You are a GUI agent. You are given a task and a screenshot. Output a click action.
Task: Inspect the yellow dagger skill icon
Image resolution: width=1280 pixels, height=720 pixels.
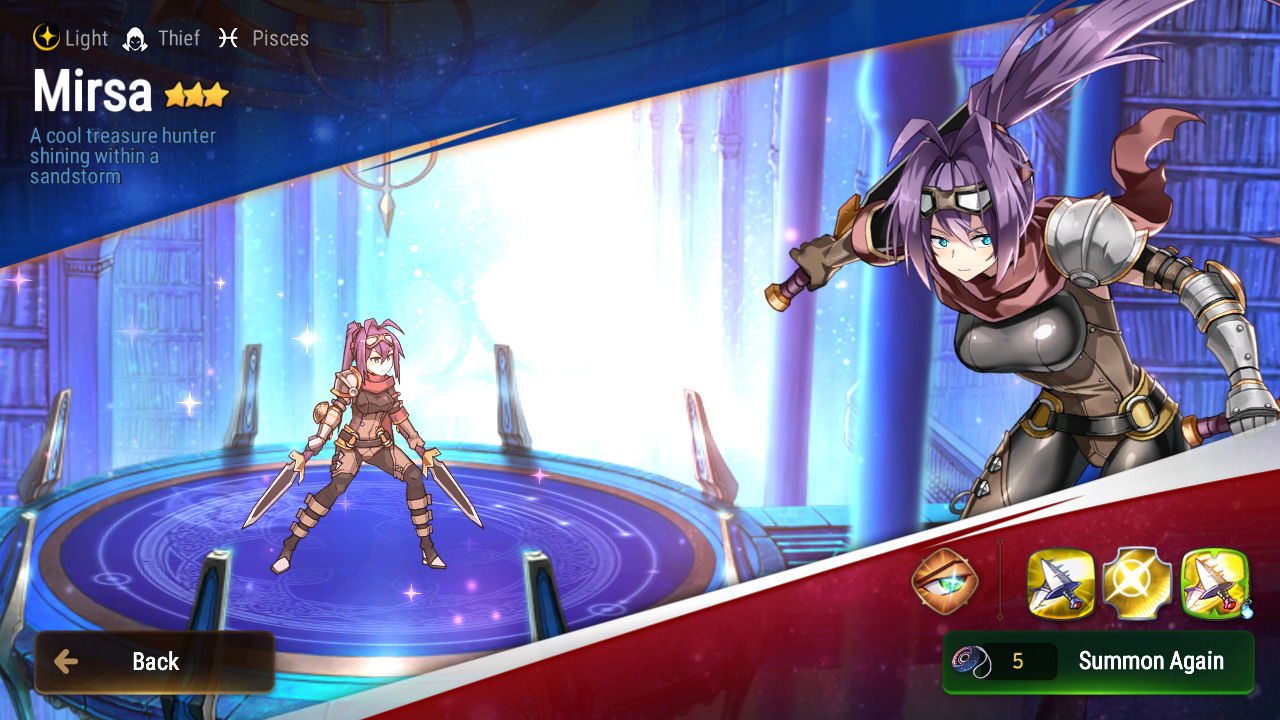tap(1061, 584)
